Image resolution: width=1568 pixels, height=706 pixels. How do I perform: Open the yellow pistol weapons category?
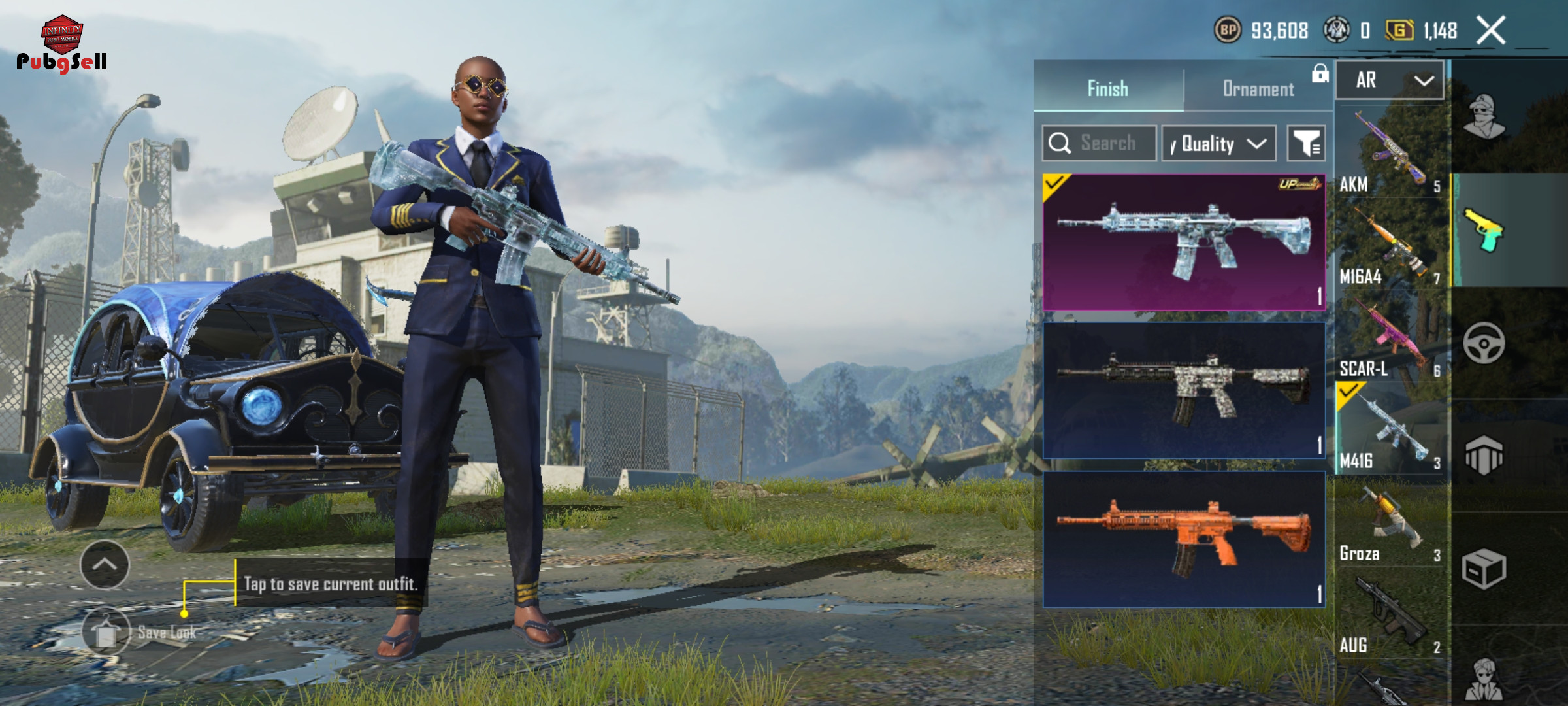[1484, 231]
